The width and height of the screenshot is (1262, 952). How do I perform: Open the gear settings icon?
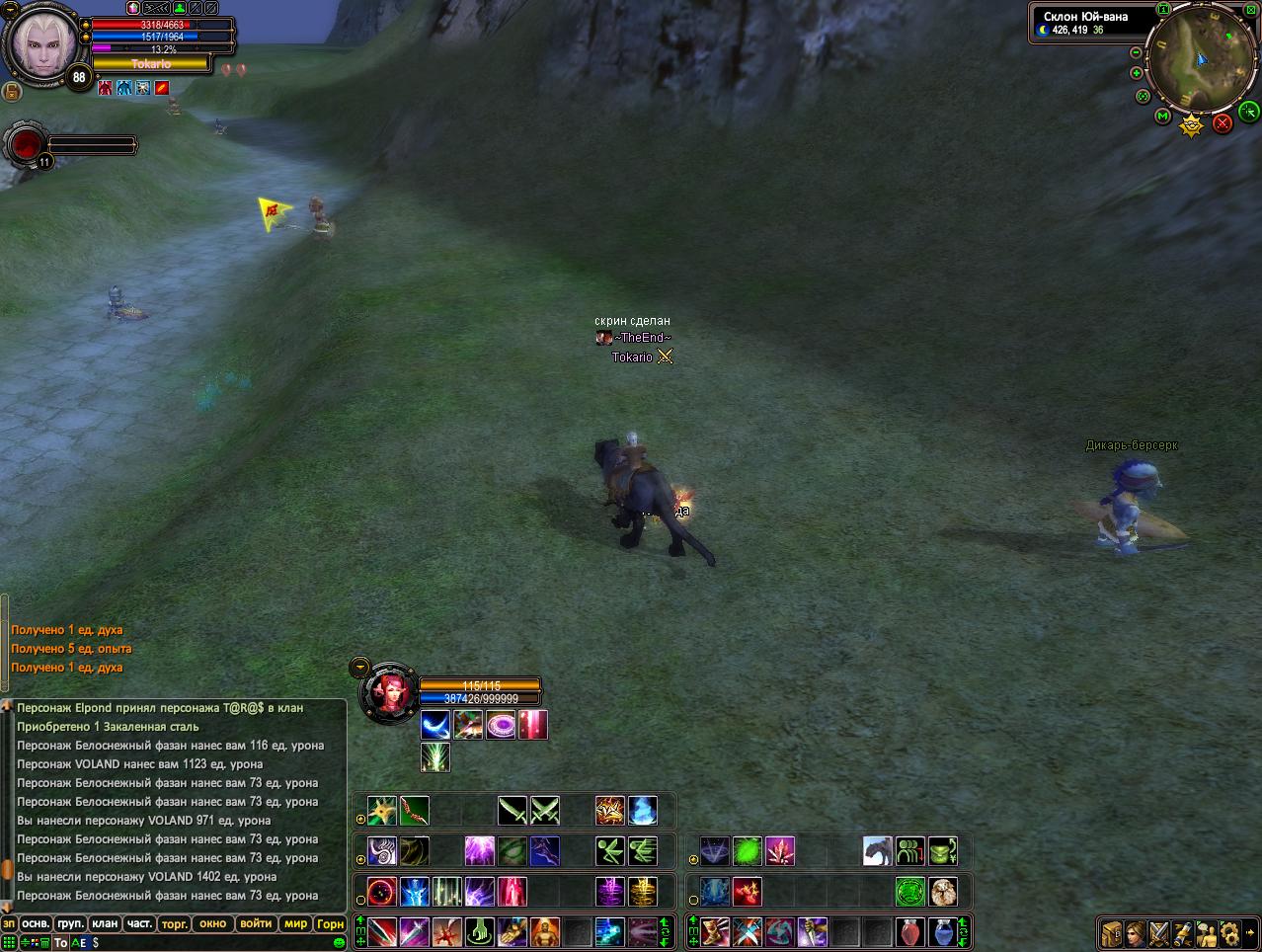click(1229, 932)
